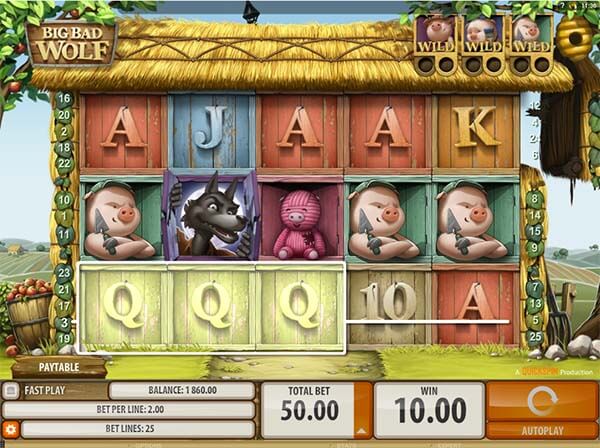Open the gear settings icon
This screenshot has width=600, height=448.
(11, 429)
